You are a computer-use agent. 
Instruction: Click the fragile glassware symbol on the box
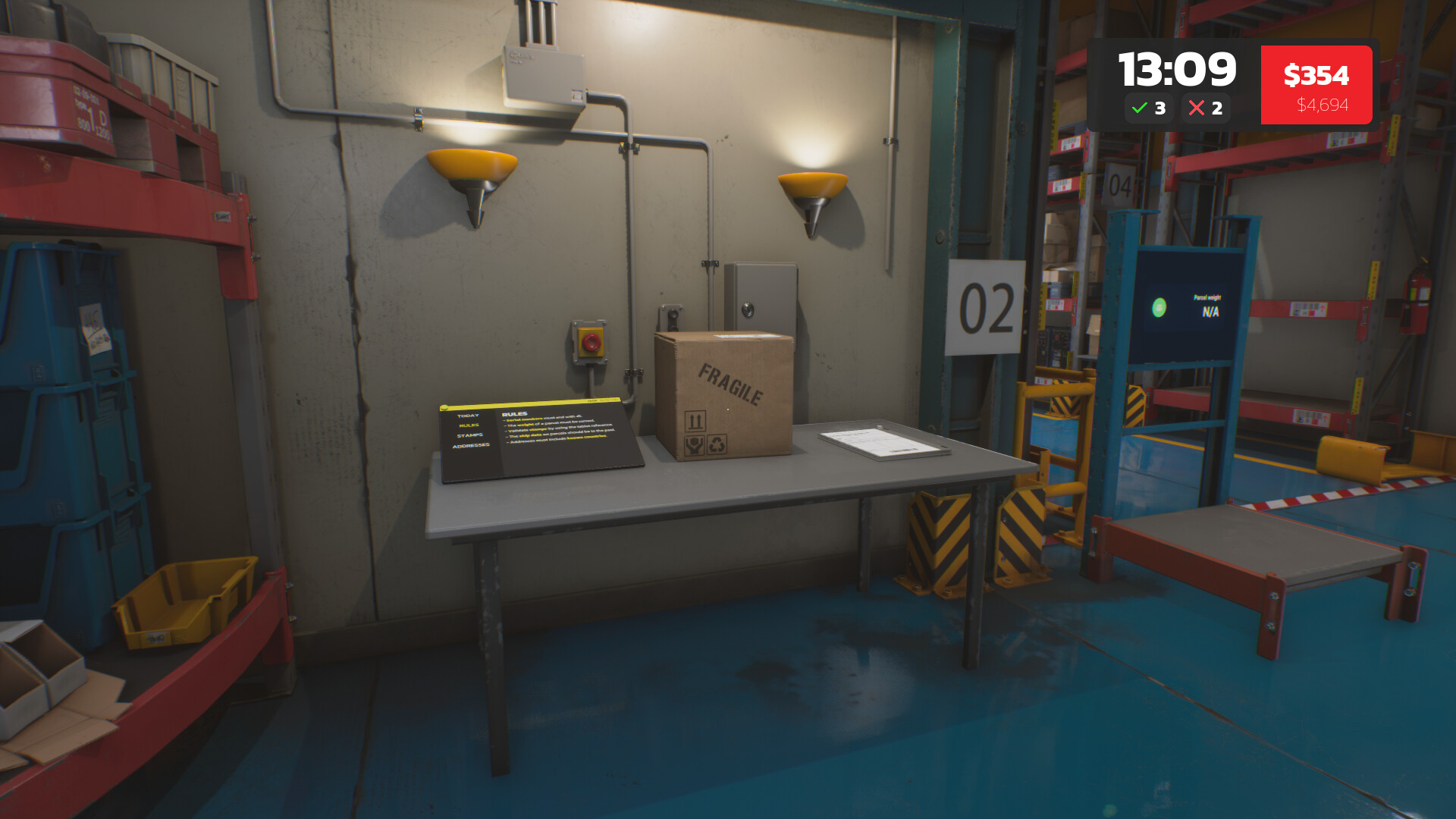coord(694,446)
